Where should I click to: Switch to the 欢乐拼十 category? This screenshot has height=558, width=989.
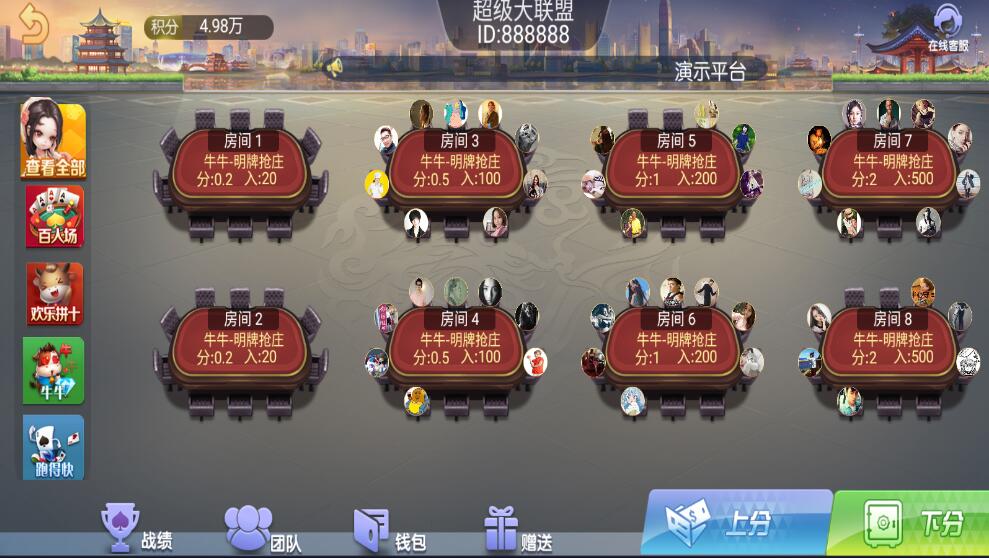click(54, 294)
